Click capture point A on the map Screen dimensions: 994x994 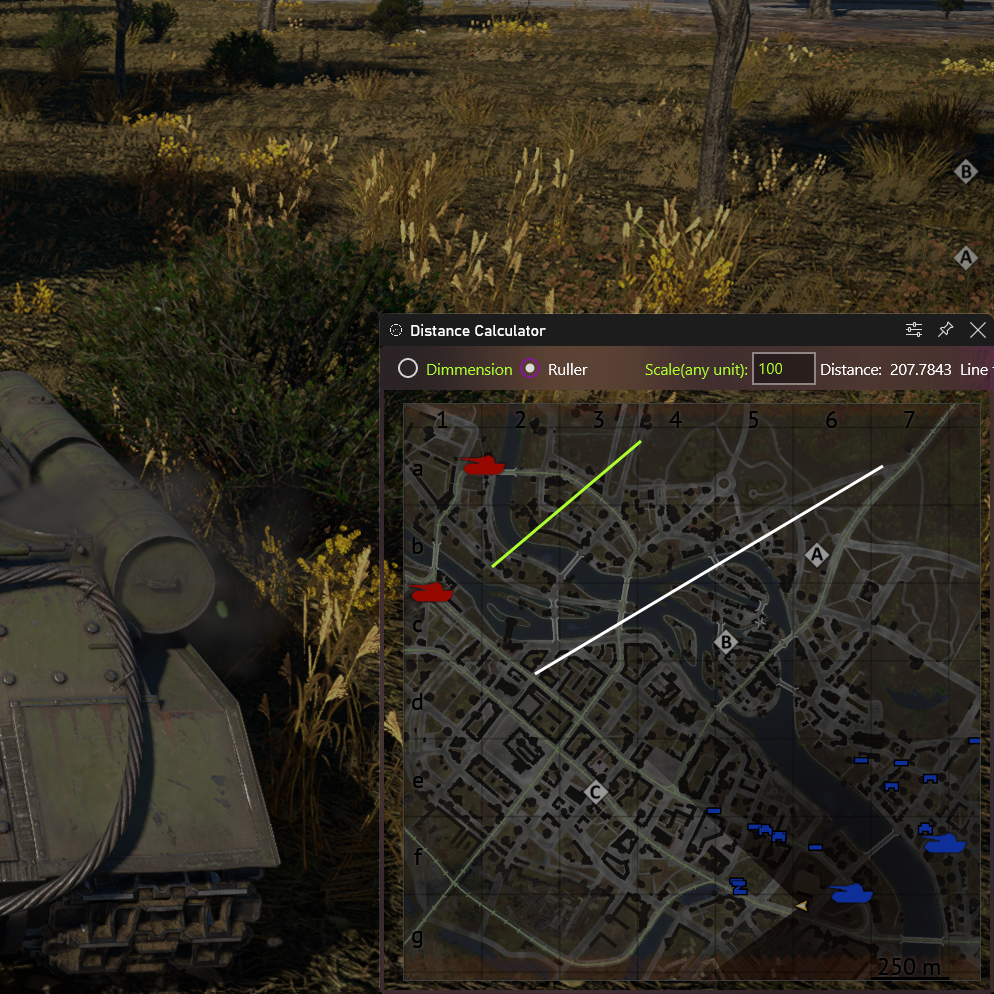(818, 555)
